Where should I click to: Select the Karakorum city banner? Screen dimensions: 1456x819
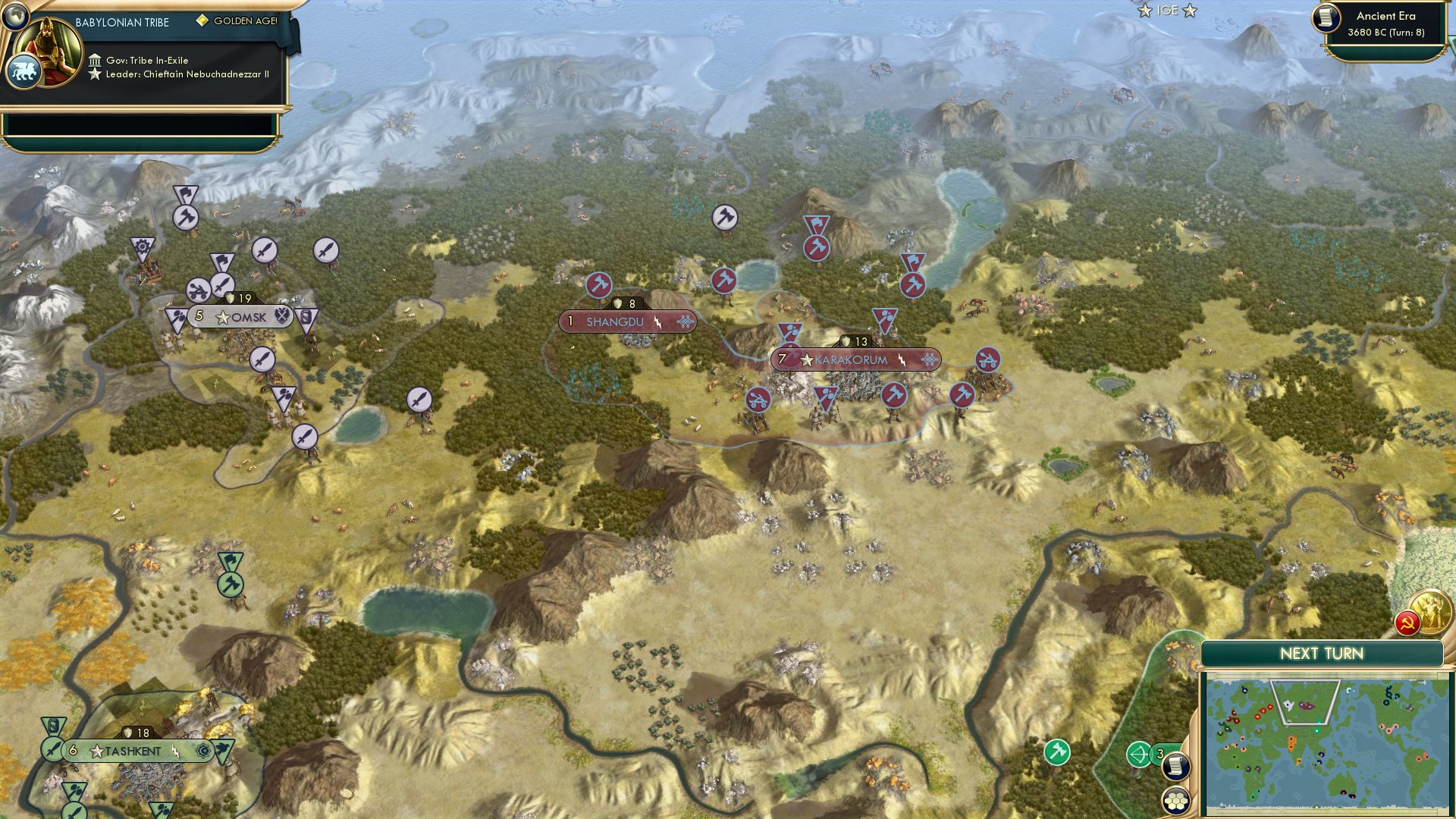(x=853, y=360)
